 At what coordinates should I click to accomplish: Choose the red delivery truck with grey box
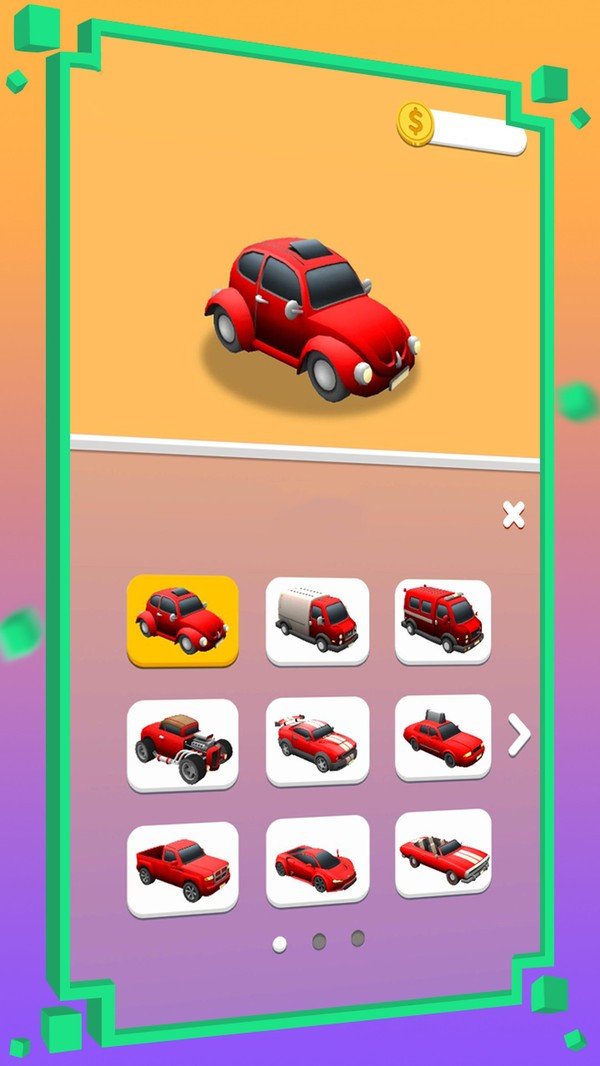[317, 621]
